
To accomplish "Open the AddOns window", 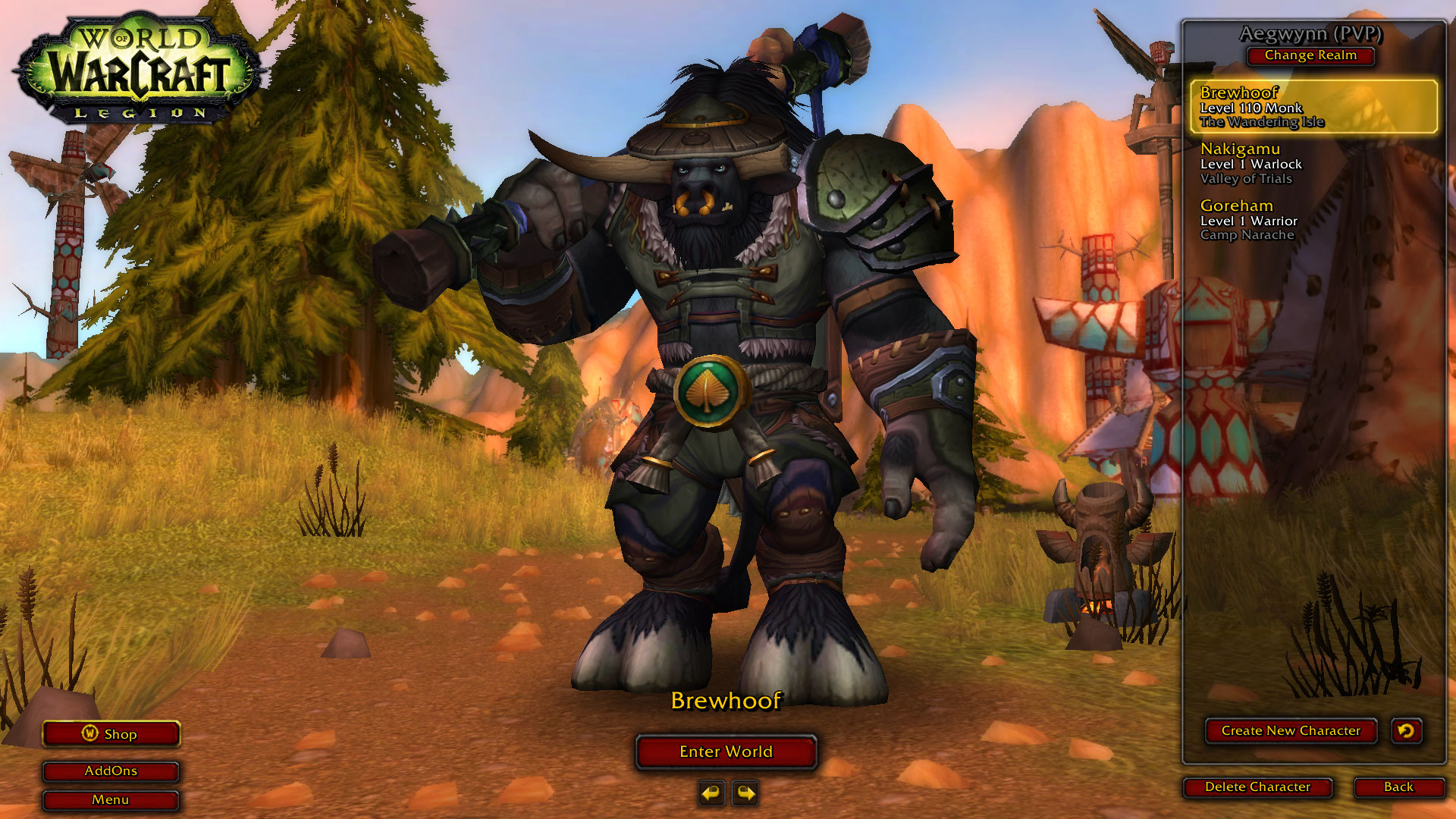I will pos(111,770).
